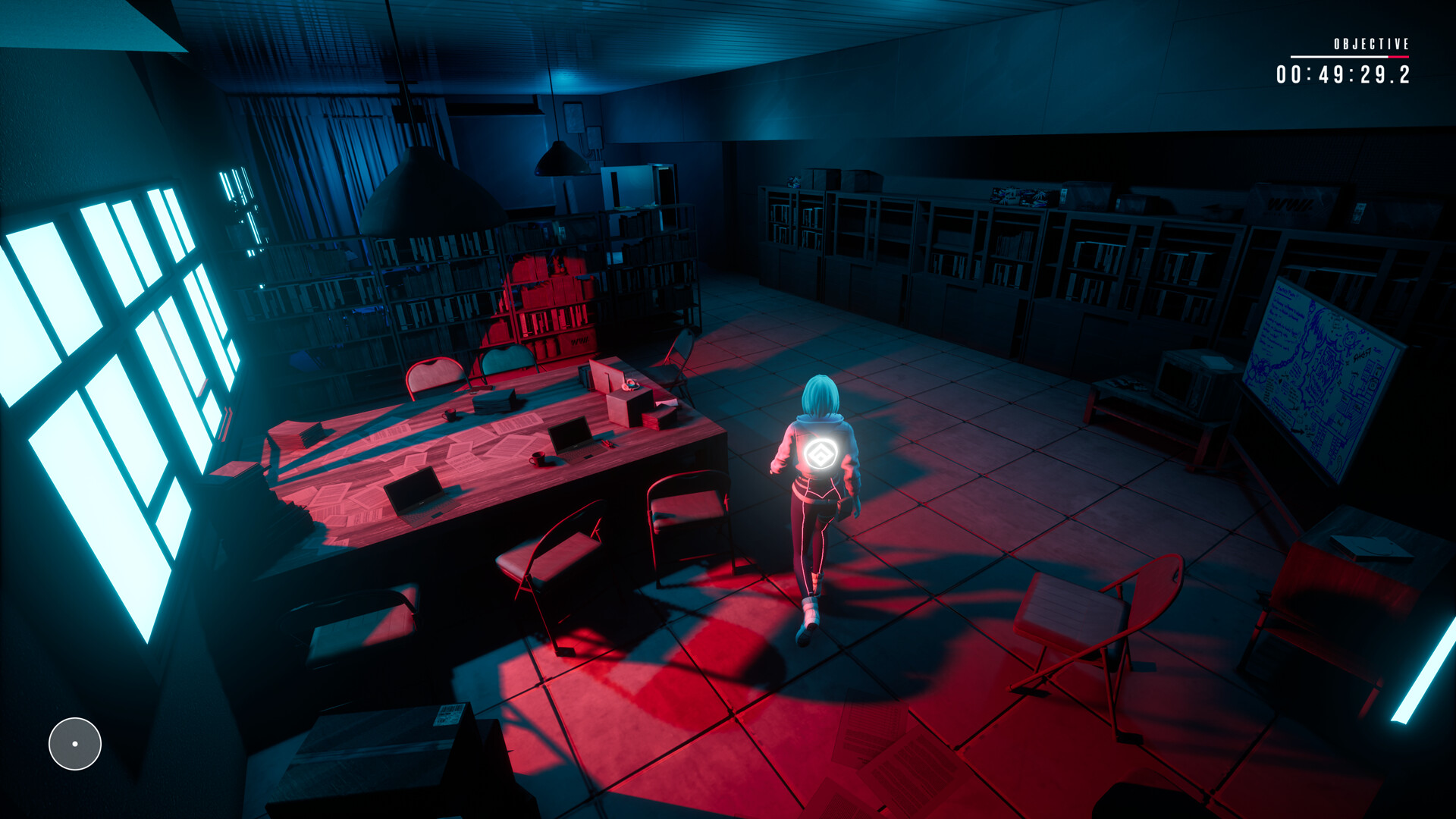Click the white progress bar under OBJECTIVE
This screenshot has height=819, width=1456.
(1339, 57)
